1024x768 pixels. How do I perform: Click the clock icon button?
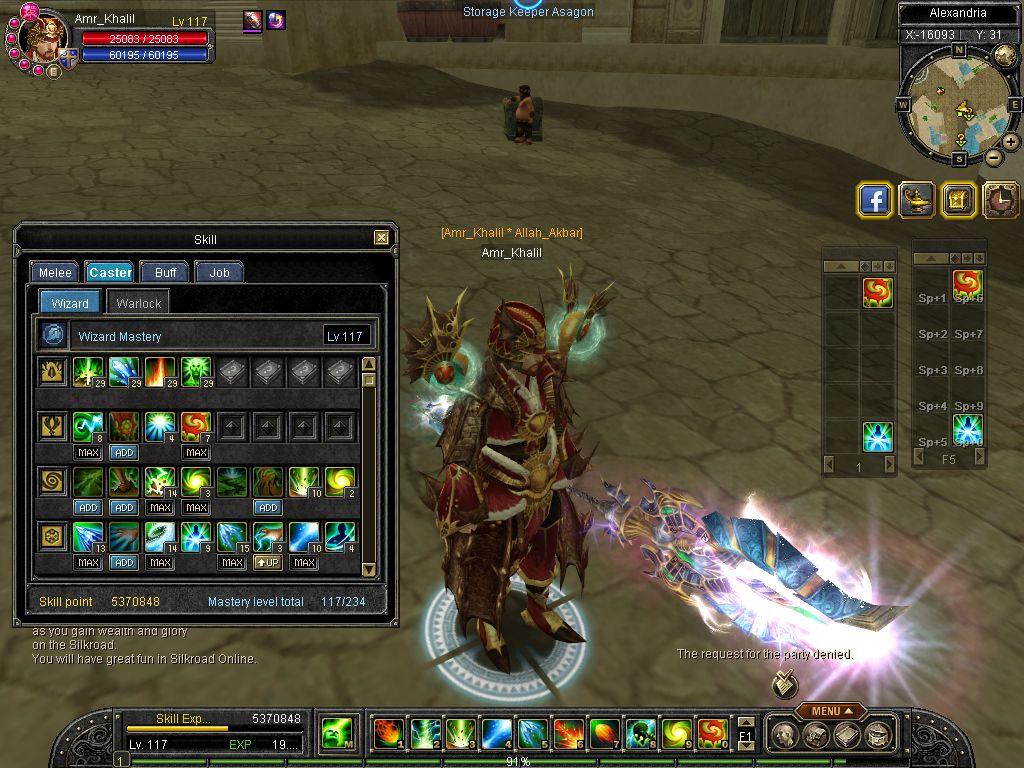(999, 200)
